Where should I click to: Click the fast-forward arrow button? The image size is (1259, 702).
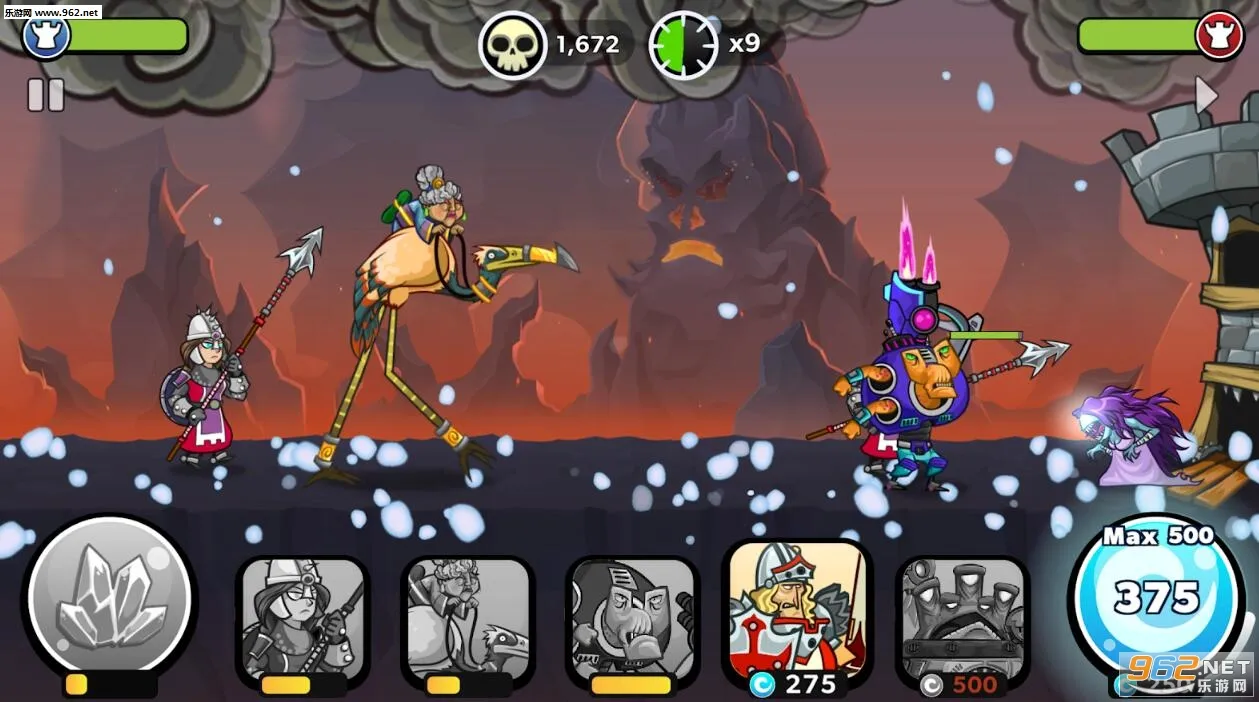point(1207,96)
